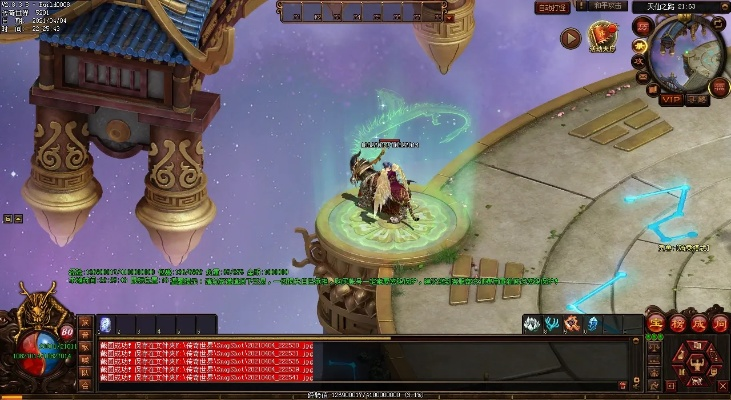Open the character figure in hexagon menu center
Viewport: 731px width, 400px height.
698,364
